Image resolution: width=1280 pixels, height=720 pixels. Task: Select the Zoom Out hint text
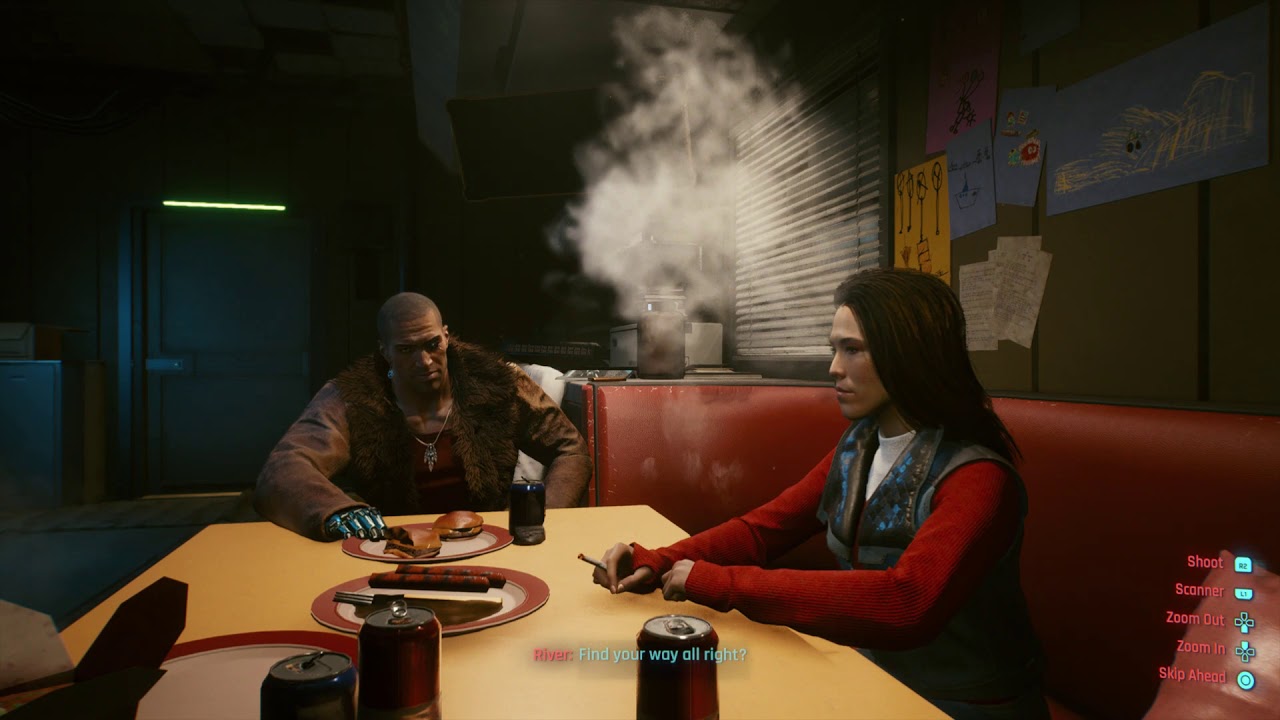(1196, 618)
